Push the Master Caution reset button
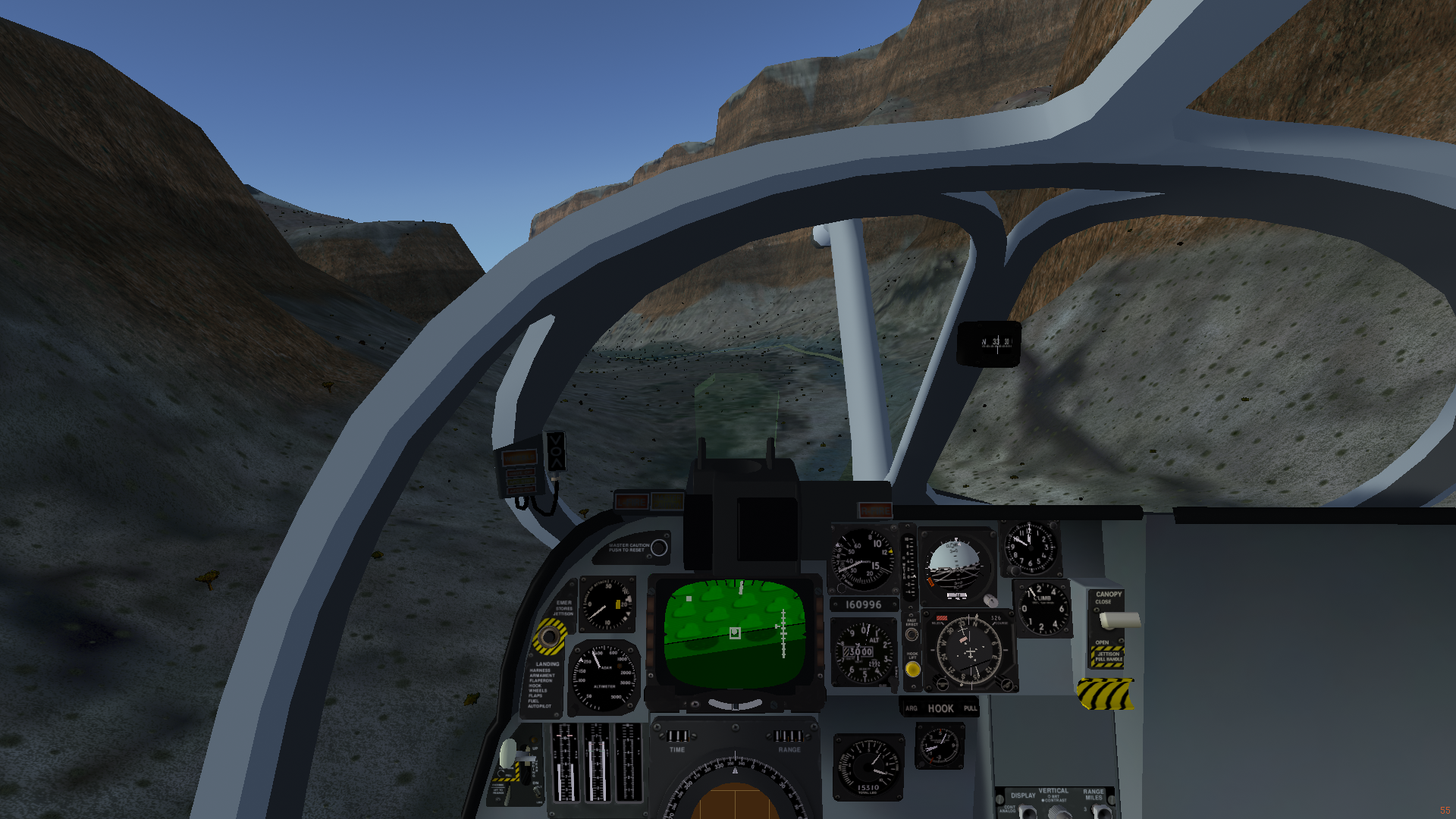The height and width of the screenshot is (819, 1456). click(659, 548)
